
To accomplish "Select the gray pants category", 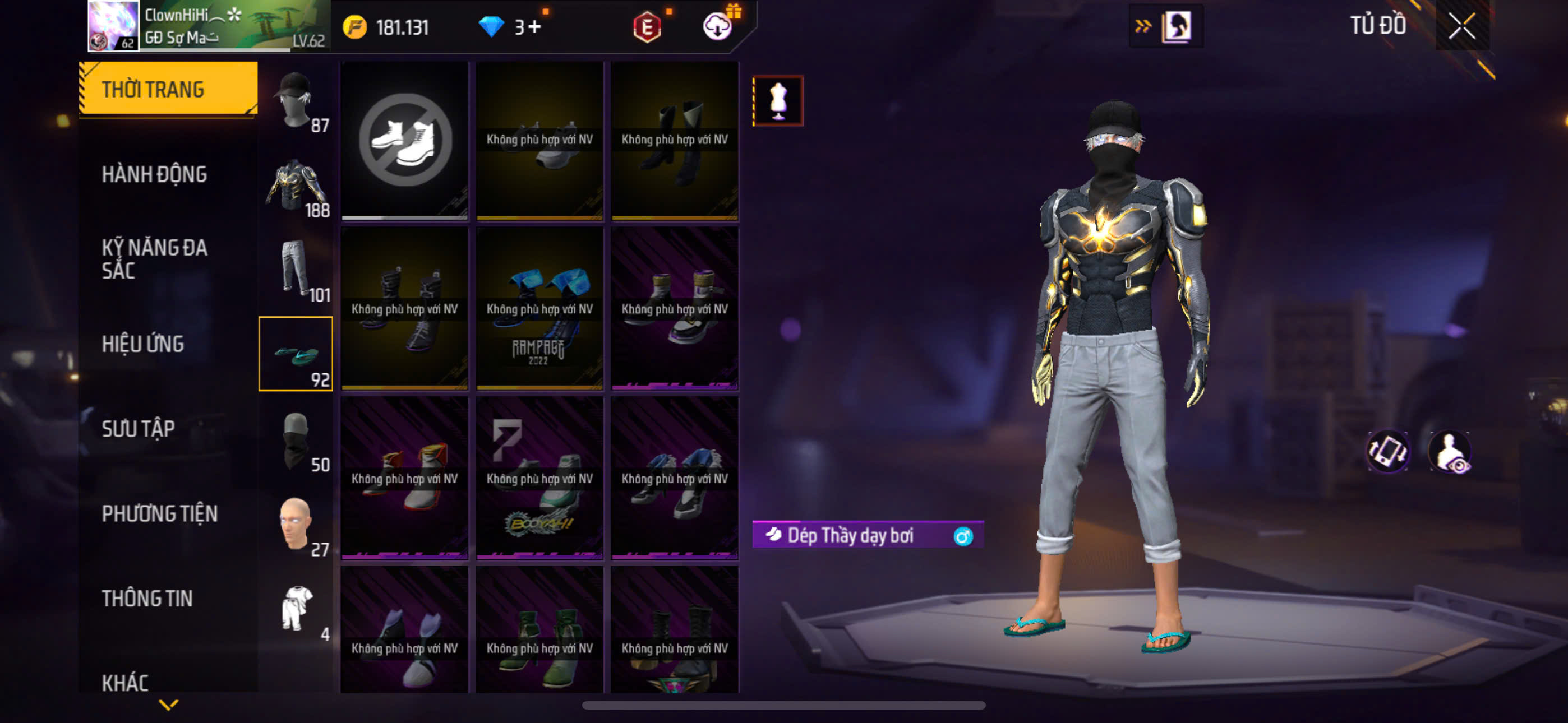I will point(296,269).
